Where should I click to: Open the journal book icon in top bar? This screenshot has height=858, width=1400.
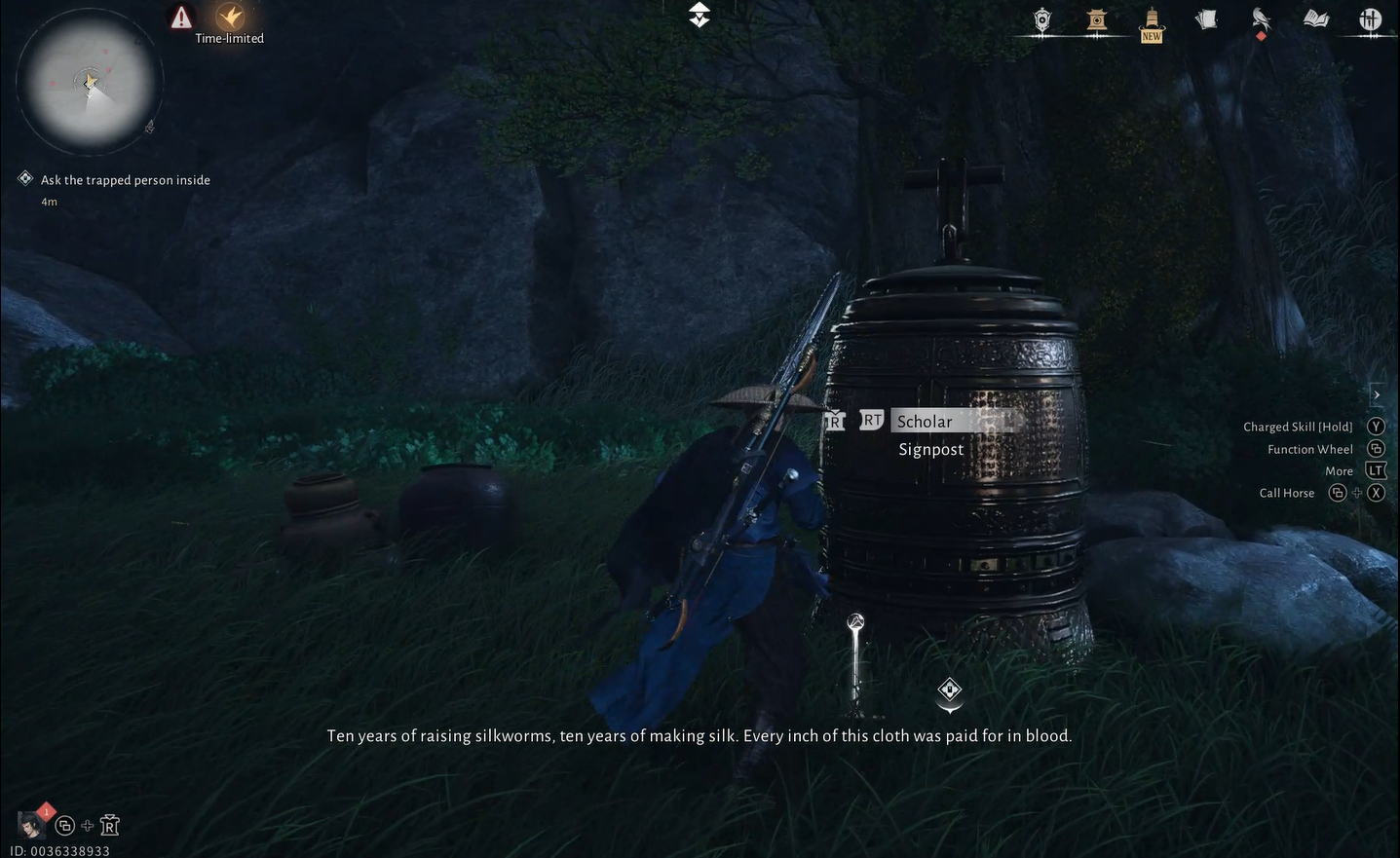click(x=1315, y=18)
